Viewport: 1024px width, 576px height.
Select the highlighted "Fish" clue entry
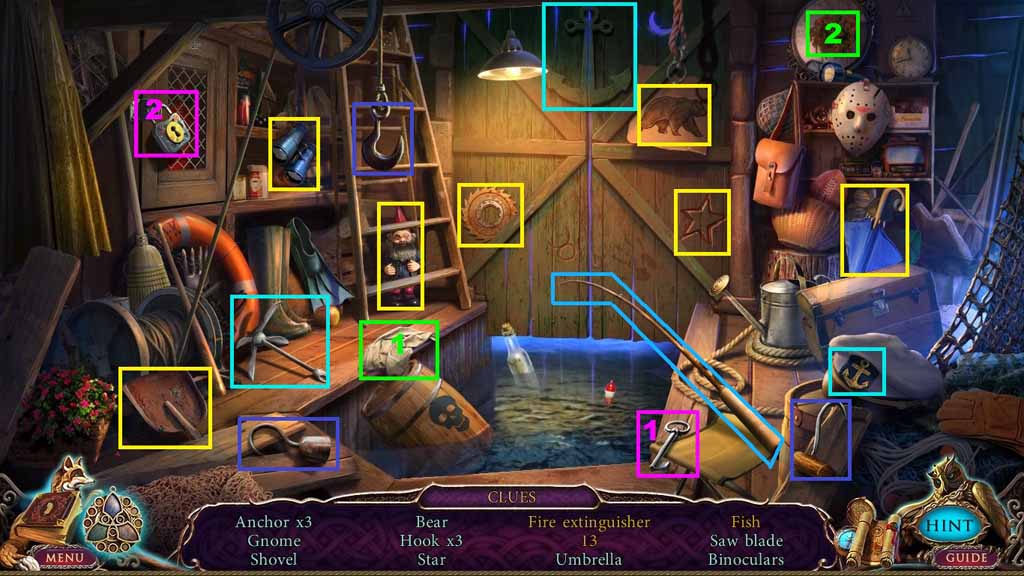point(745,522)
